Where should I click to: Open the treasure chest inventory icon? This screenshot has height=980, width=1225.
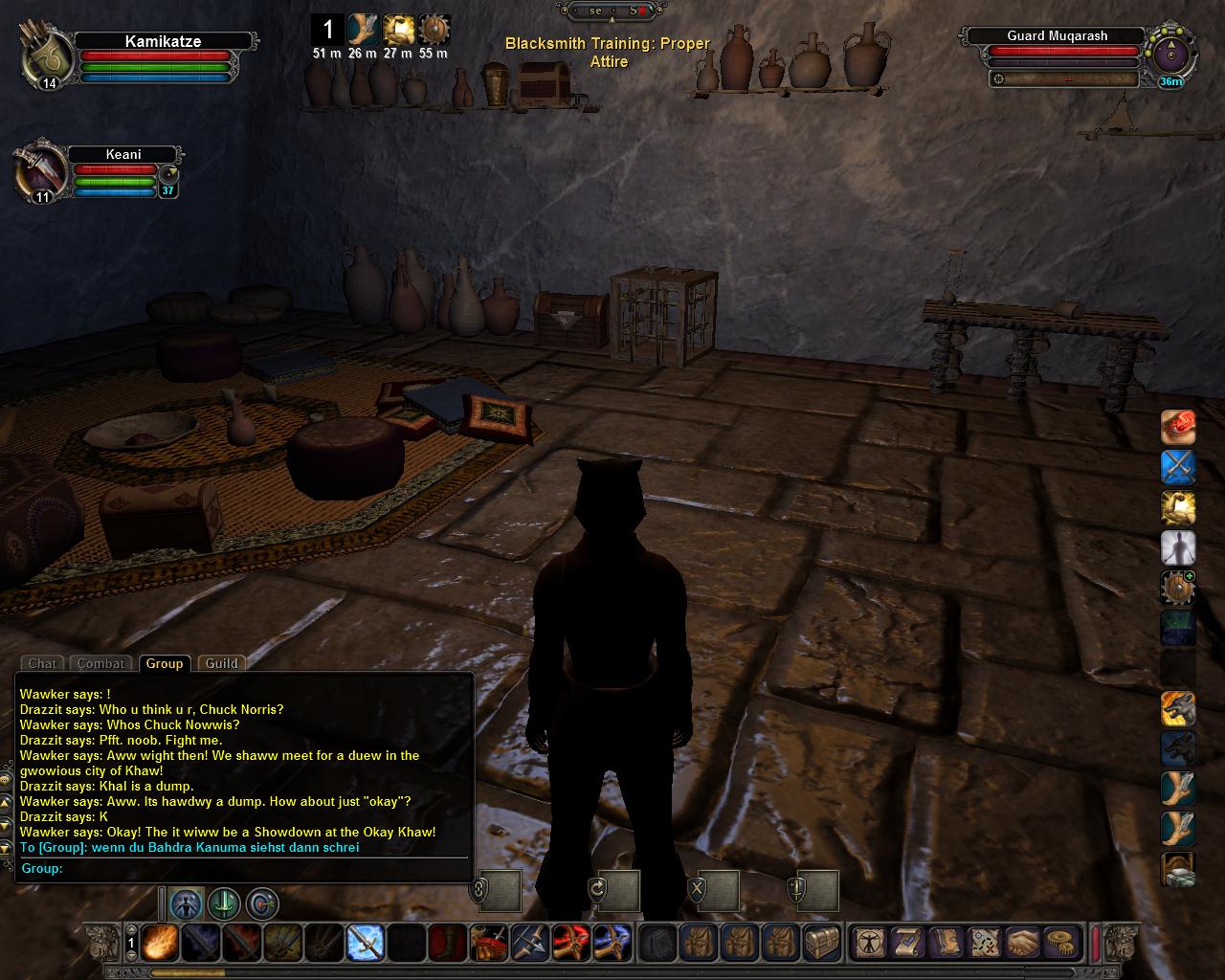point(822,944)
